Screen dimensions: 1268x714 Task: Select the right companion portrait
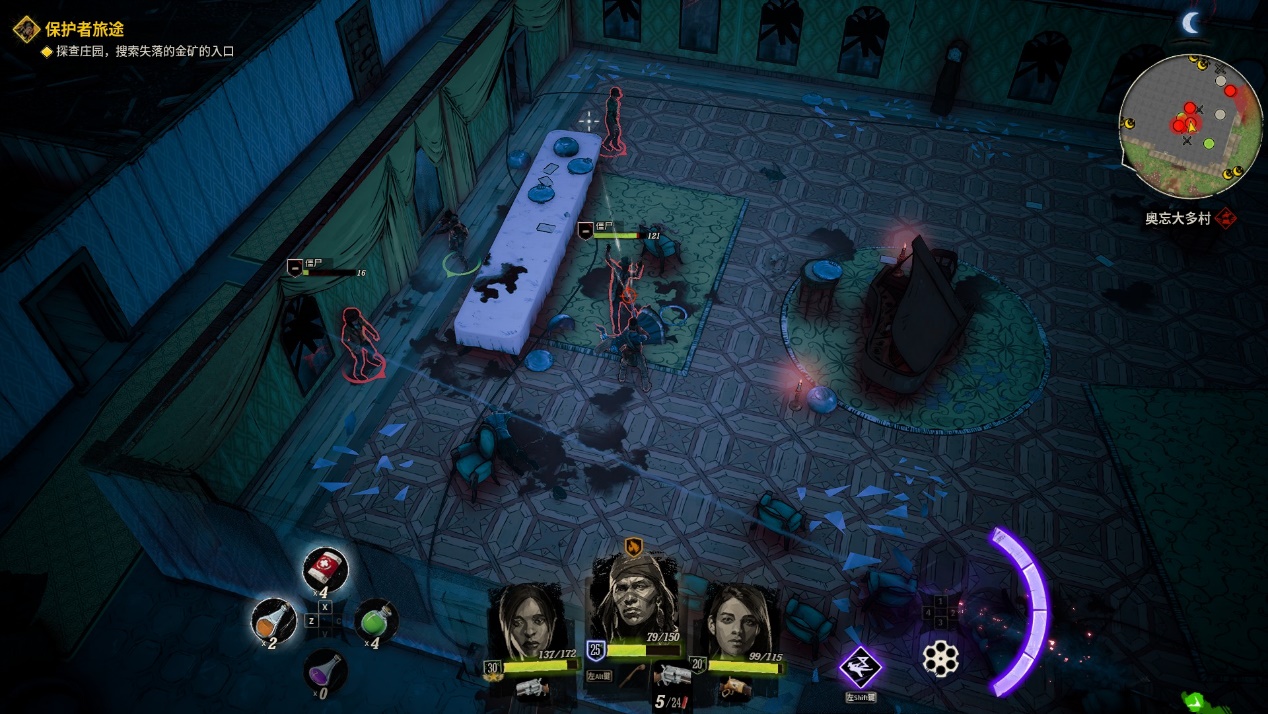[x=742, y=622]
